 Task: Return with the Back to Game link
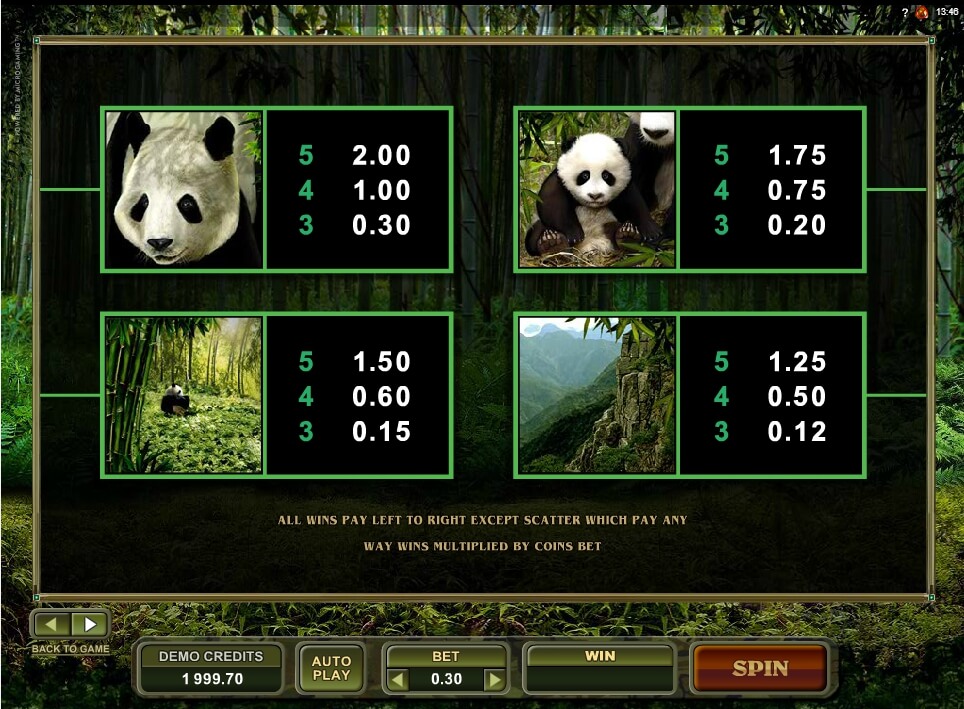point(70,649)
